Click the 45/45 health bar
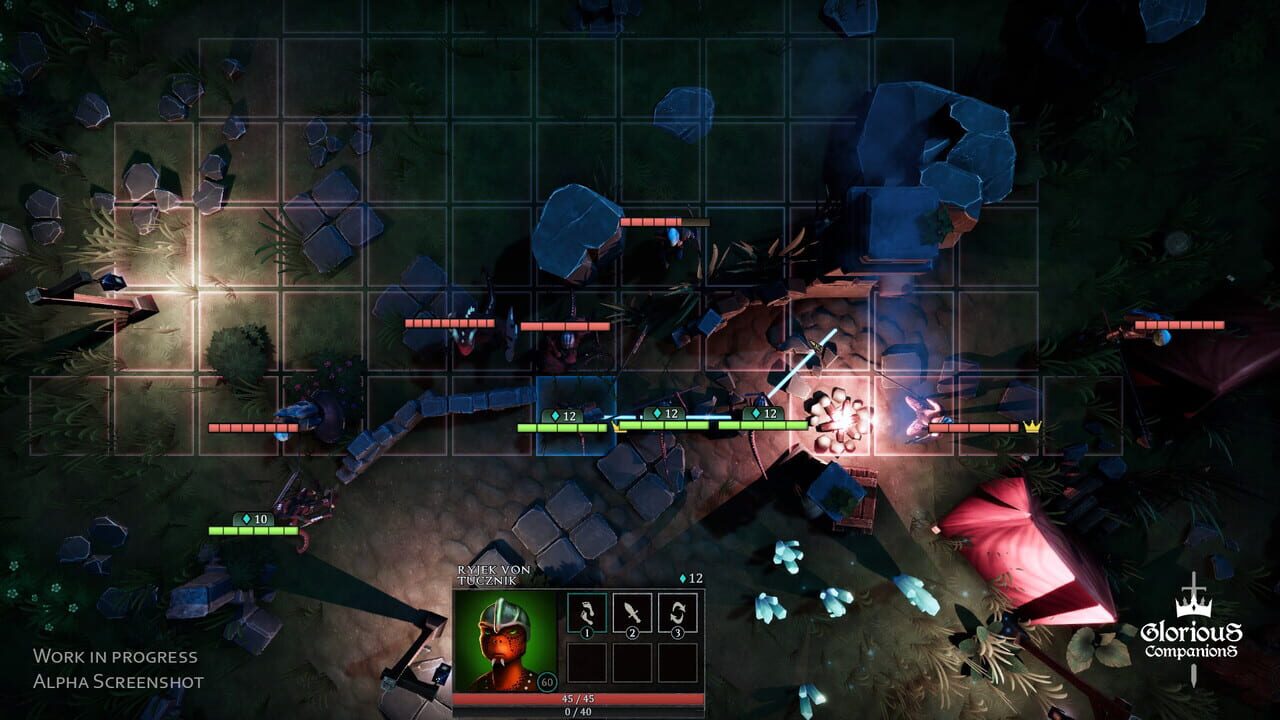 pos(577,699)
